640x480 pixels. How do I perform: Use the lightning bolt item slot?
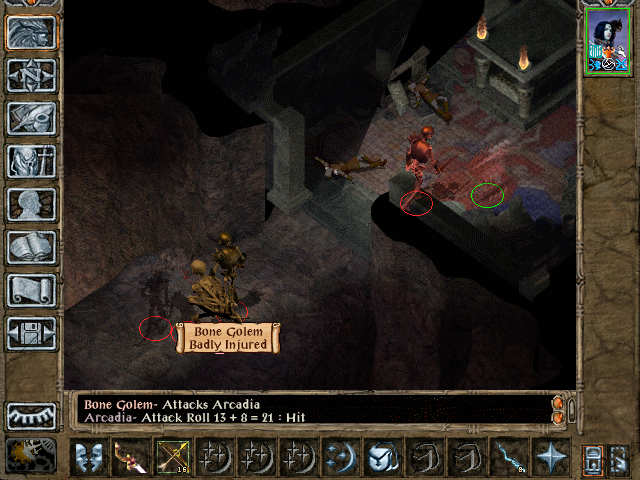coord(509,457)
